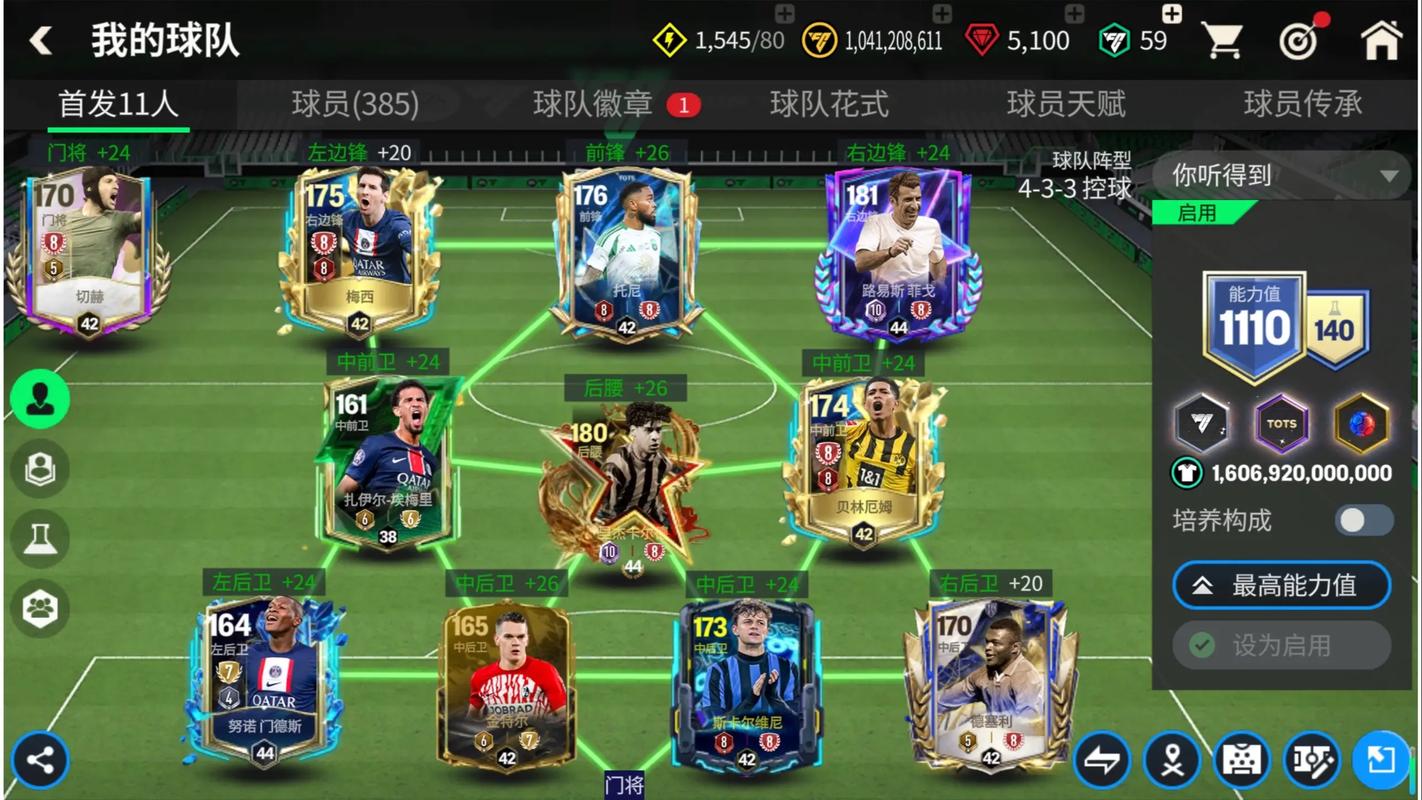Return to the home screen
The width and height of the screenshot is (1422, 800).
point(1381,41)
